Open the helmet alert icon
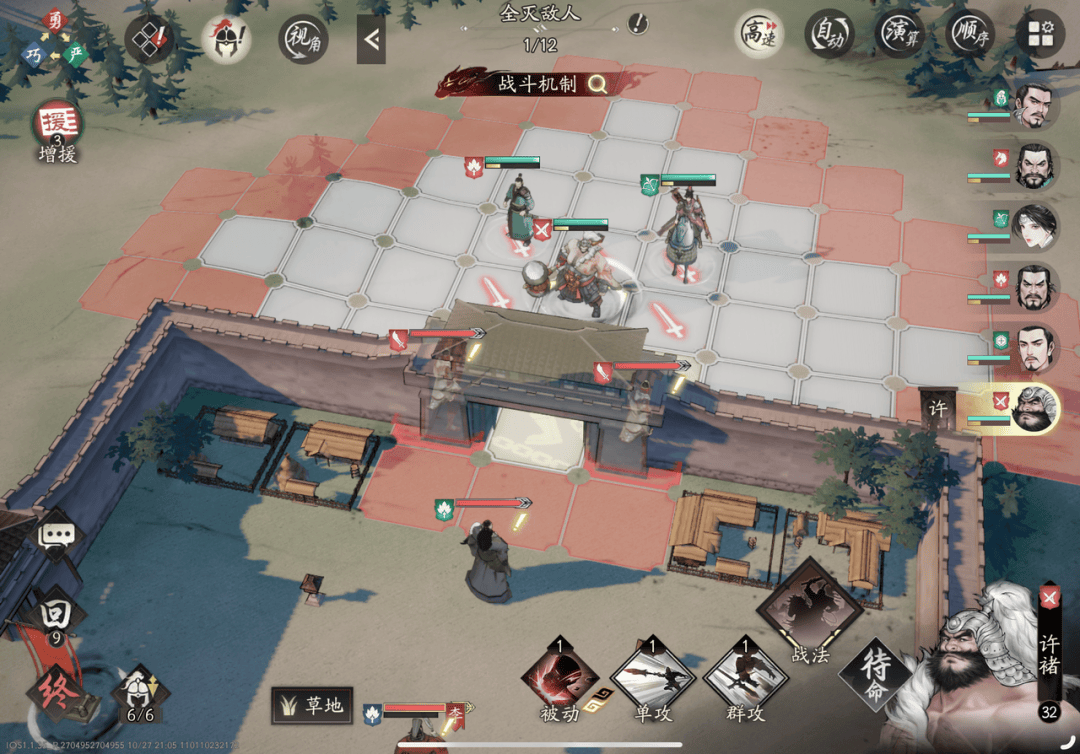Image resolution: width=1080 pixels, height=754 pixels. (227, 40)
